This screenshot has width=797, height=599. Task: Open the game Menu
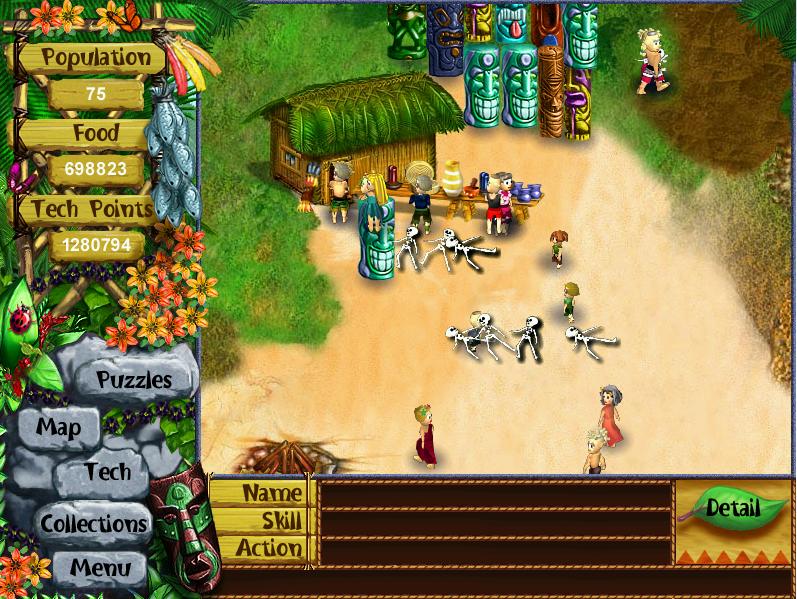(99, 568)
